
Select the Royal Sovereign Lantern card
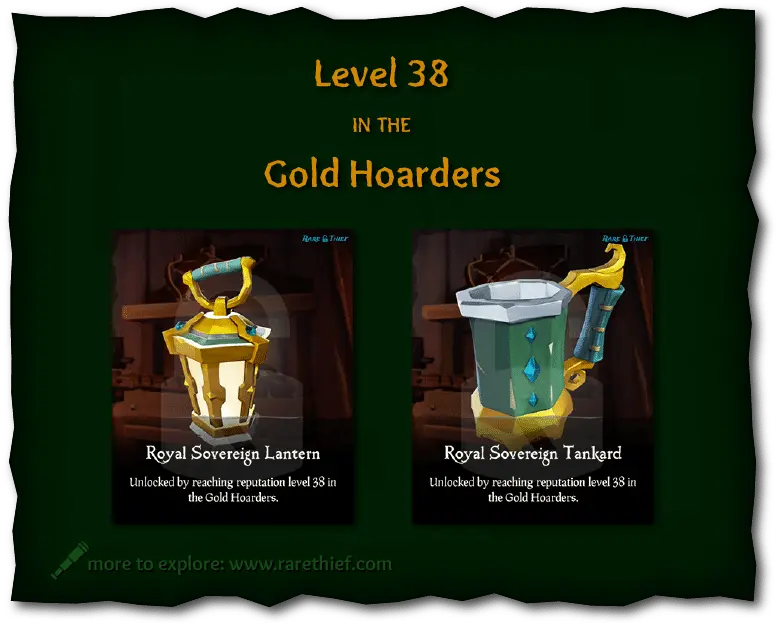[x=233, y=377]
